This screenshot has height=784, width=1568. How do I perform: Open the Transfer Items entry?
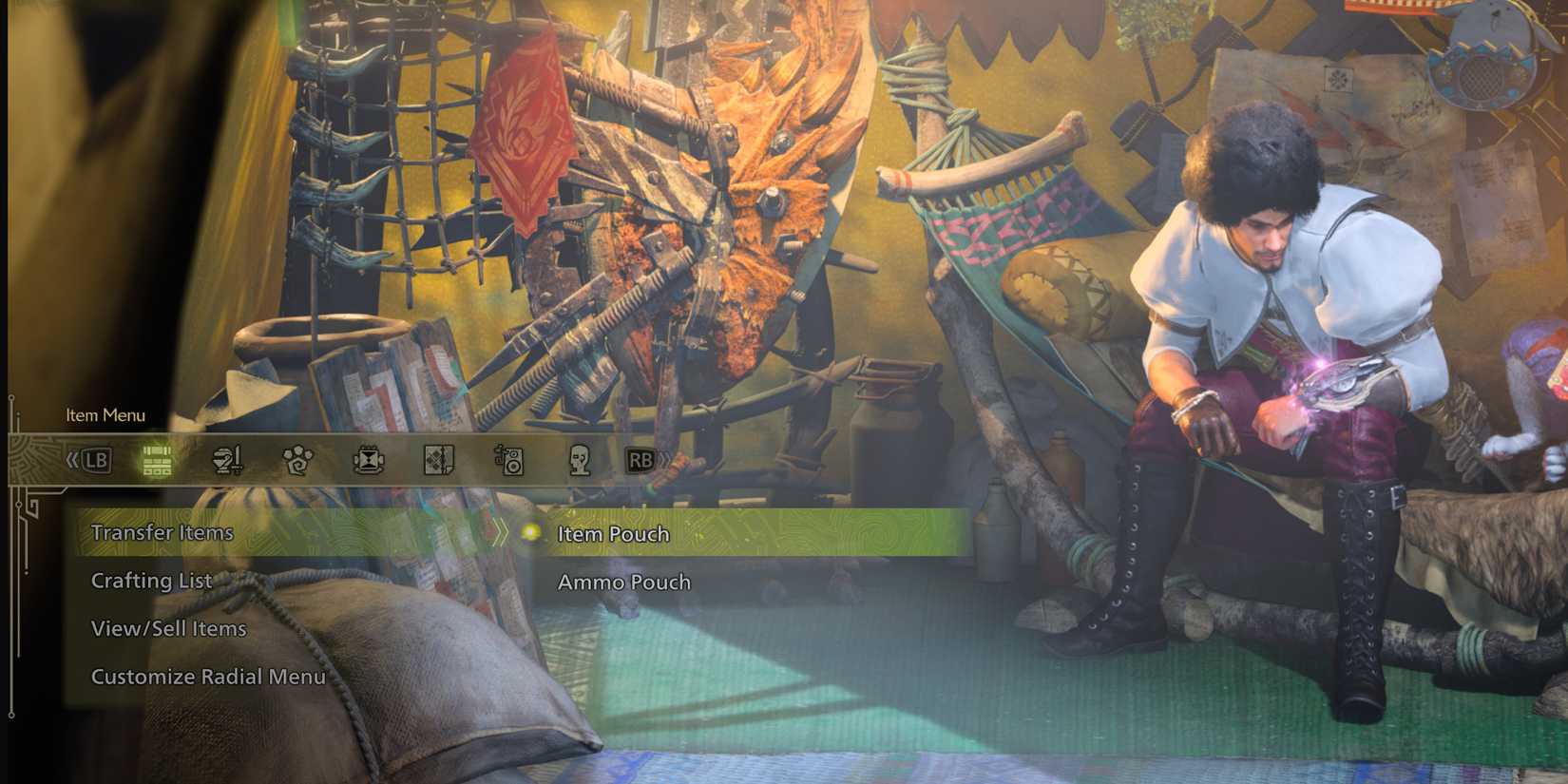point(163,533)
